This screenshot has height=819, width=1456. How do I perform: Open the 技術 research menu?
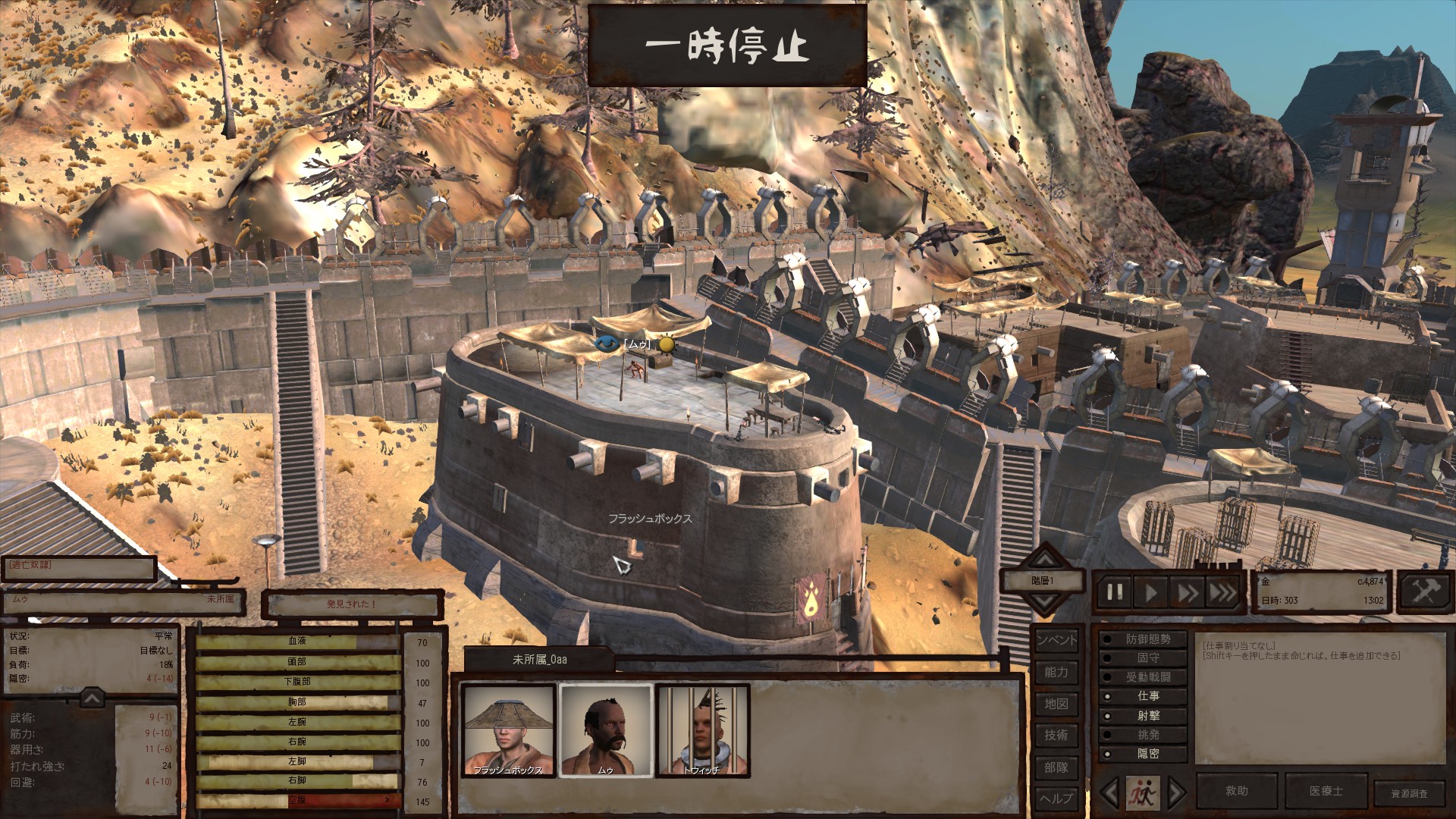click(x=1056, y=735)
